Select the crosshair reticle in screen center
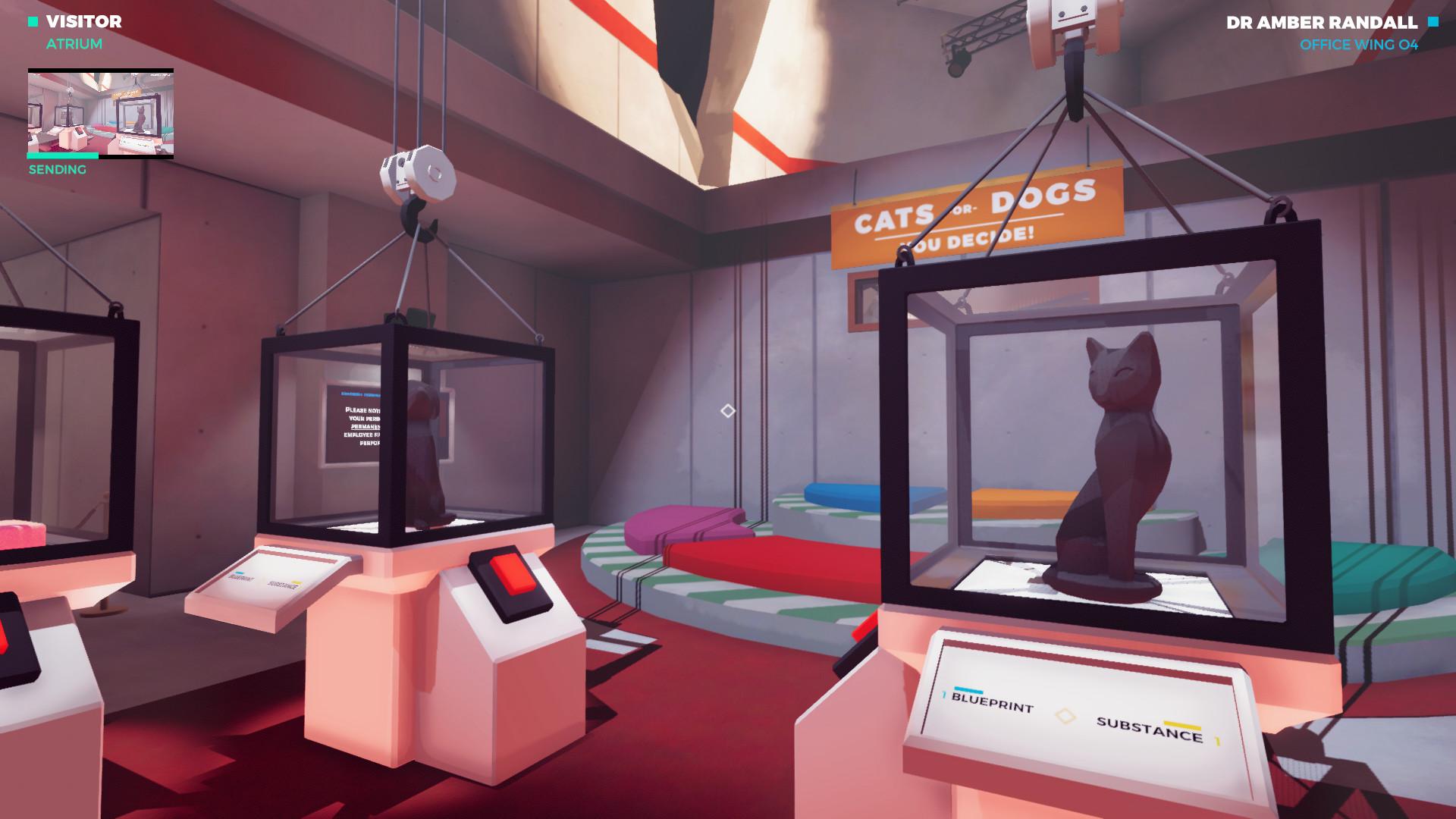Viewport: 1456px width, 819px height. tap(727, 409)
